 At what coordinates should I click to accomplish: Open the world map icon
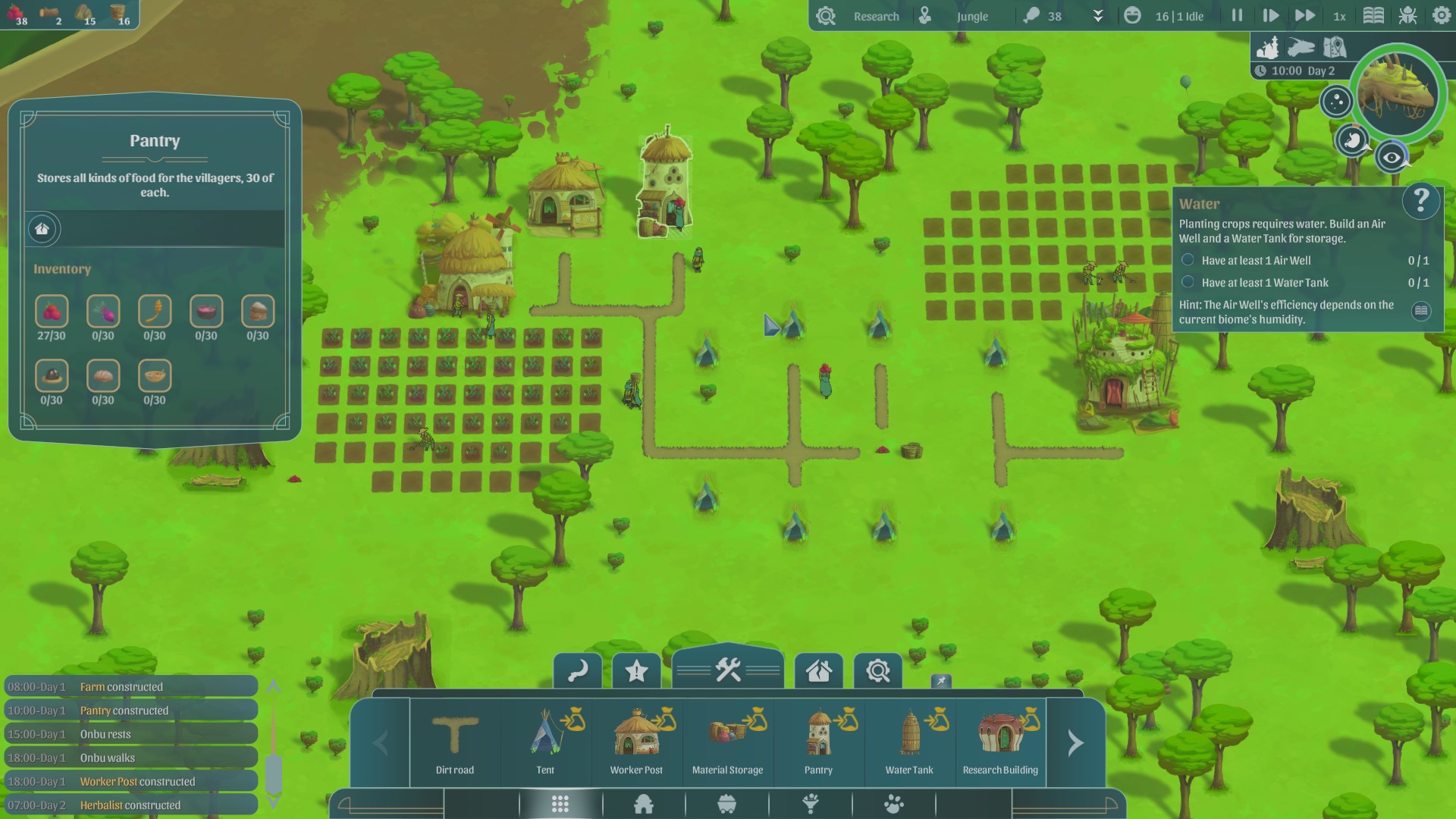point(1335,48)
